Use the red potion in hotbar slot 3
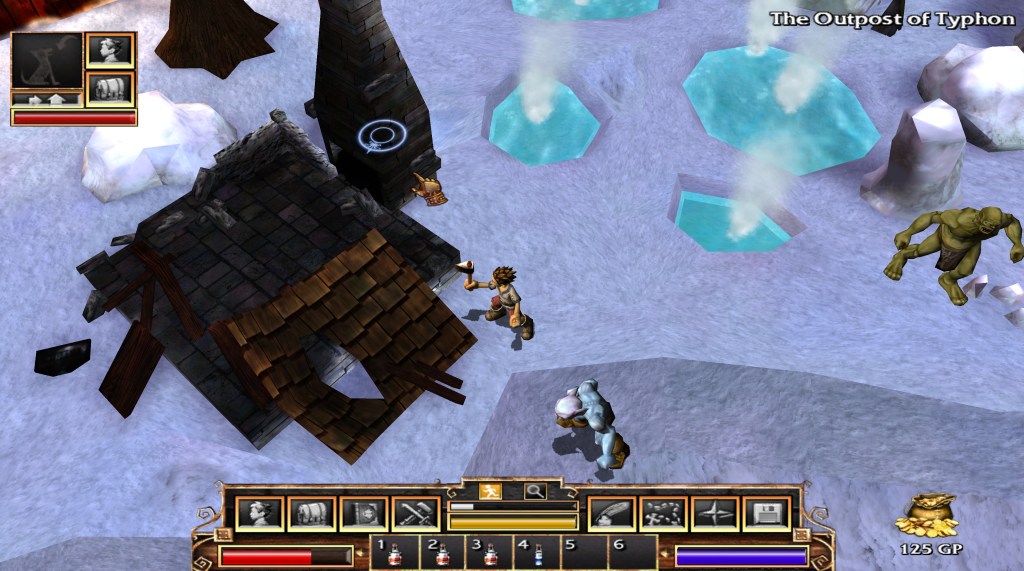 [x=490, y=553]
